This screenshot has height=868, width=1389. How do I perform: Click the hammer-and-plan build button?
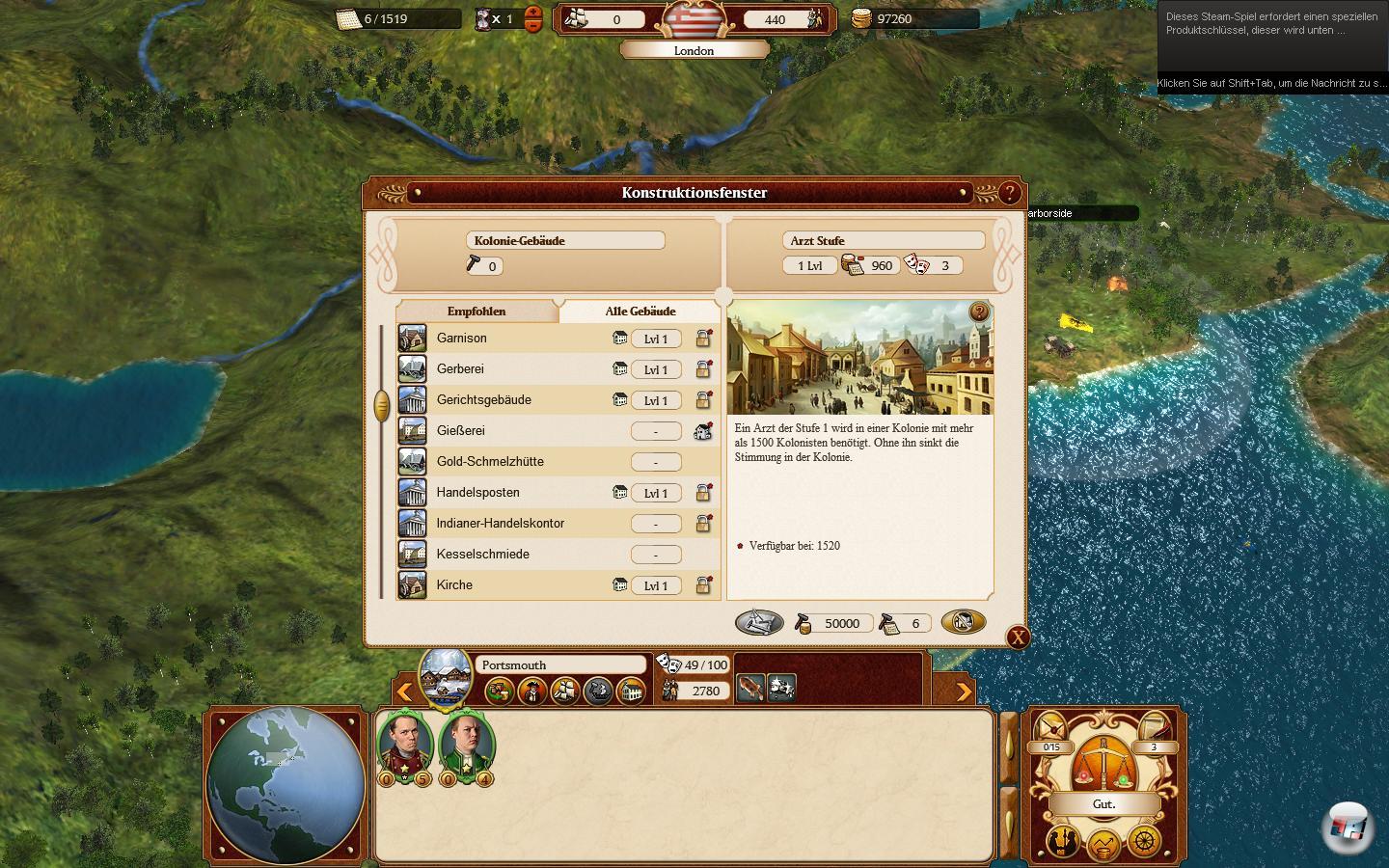tap(759, 623)
